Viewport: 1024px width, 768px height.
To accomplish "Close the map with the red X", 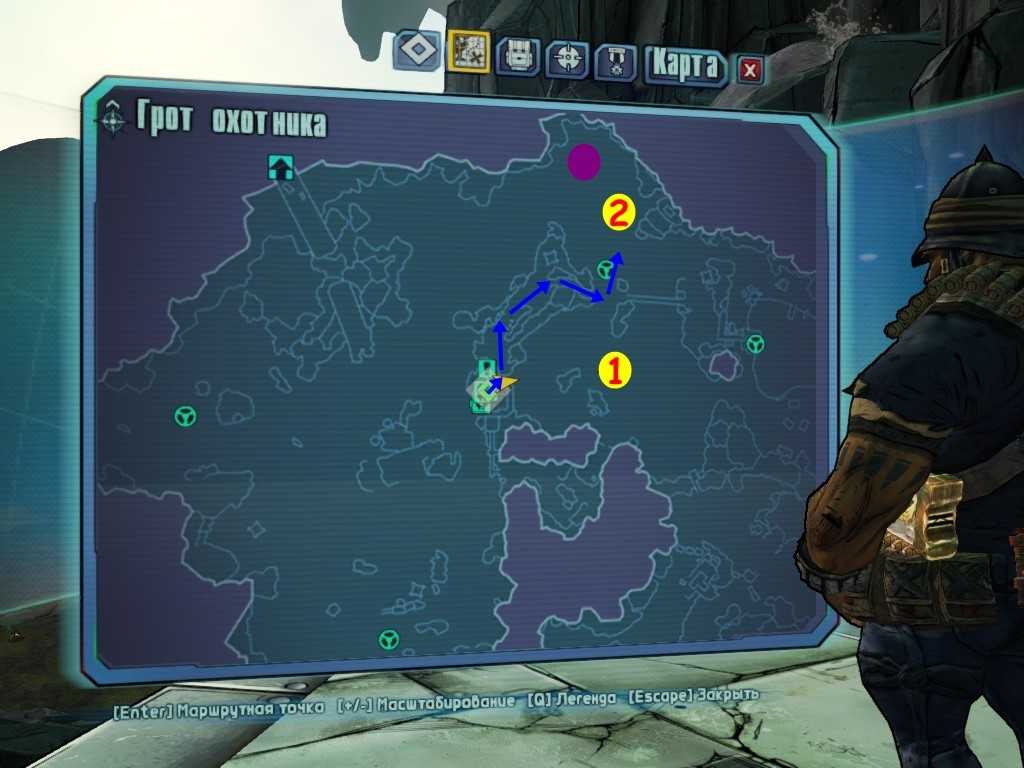I will click(750, 69).
